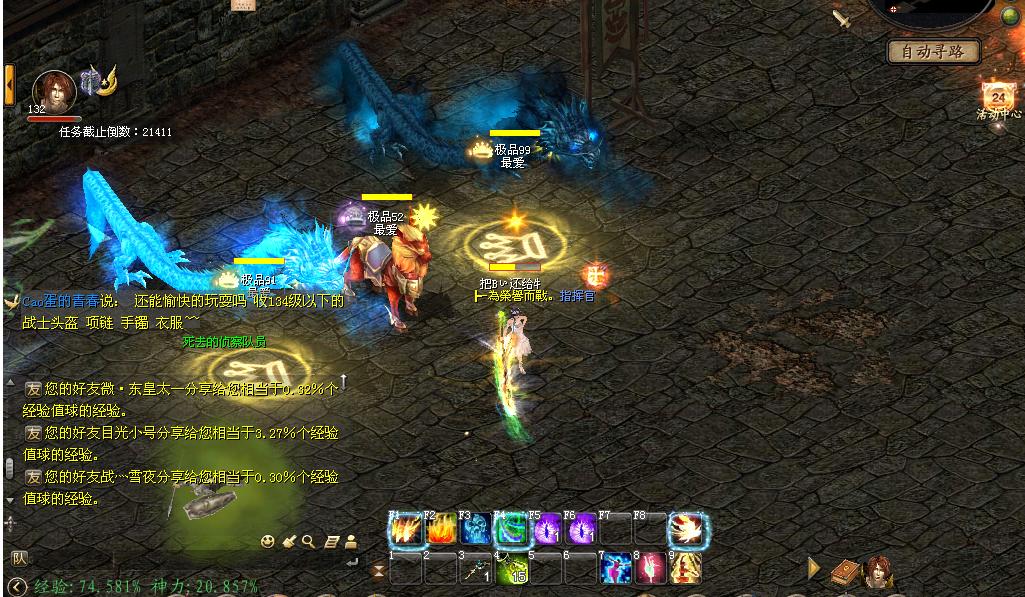Open the 活动中心 activity center icon
The width and height of the screenshot is (1025, 597).
coord(997,98)
